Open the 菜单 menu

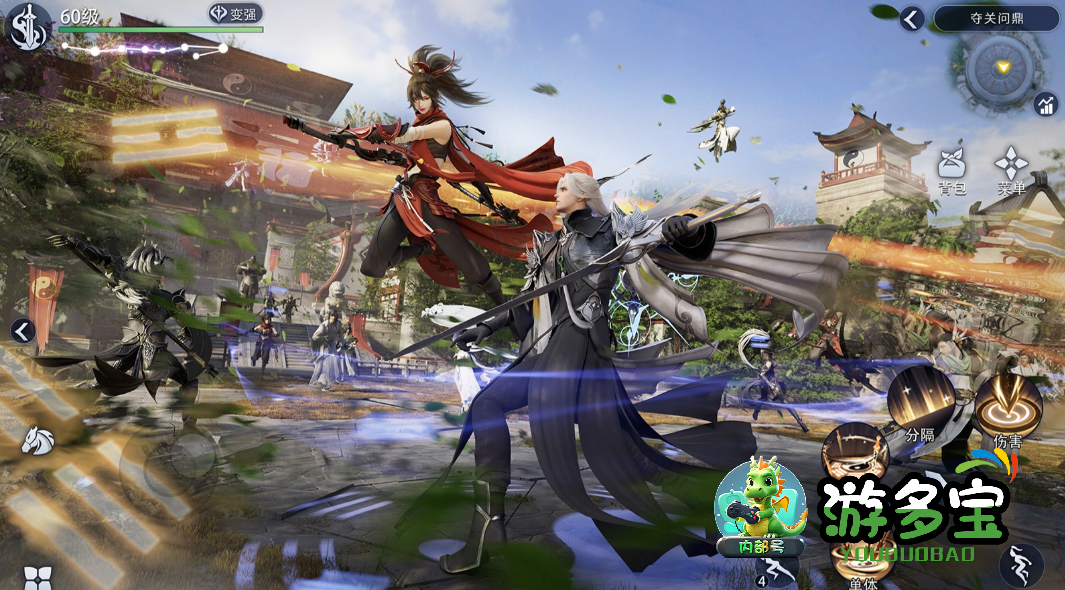[1011, 166]
